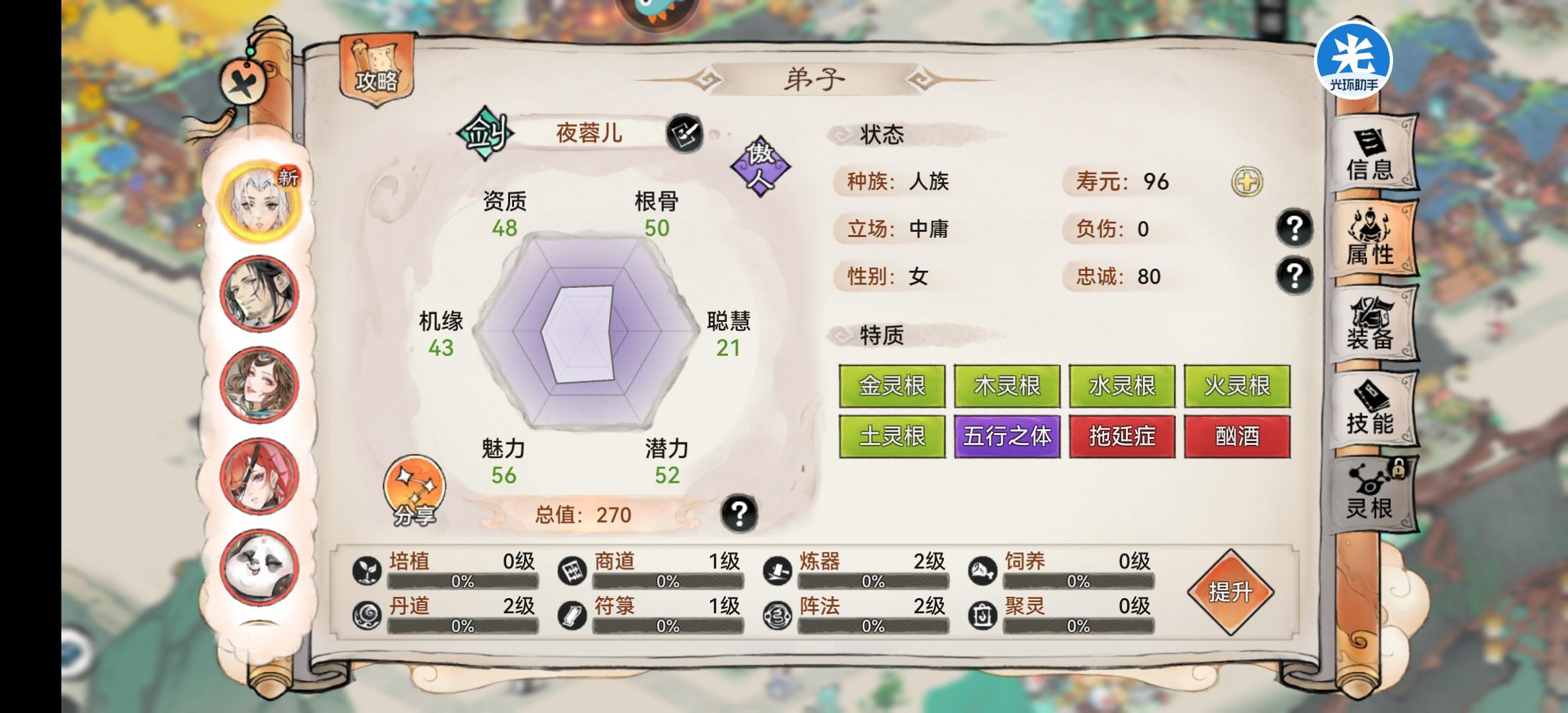The width and height of the screenshot is (1568, 713).
Task: Select the 五行之体 trait tag
Action: (1007, 436)
